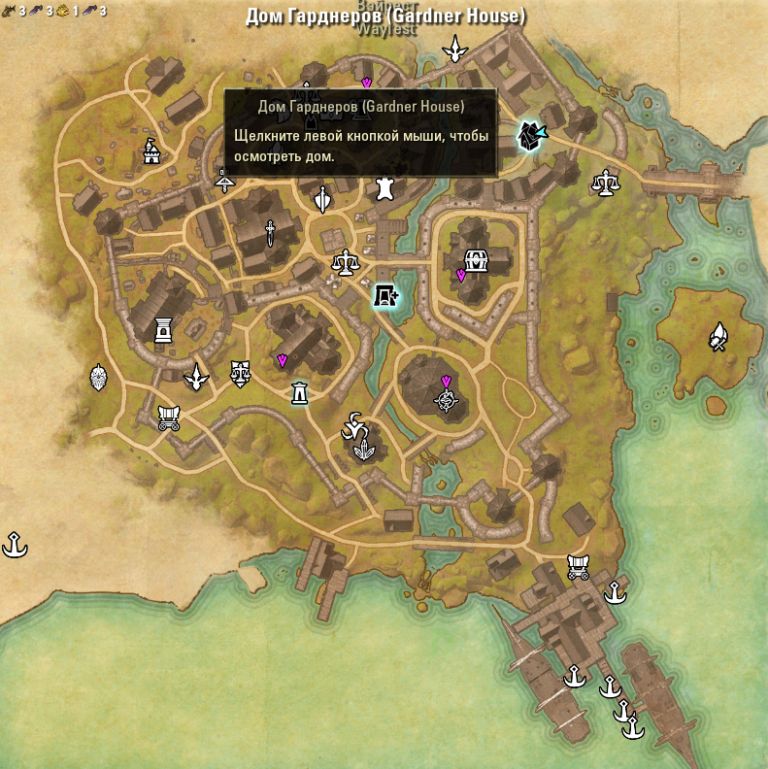Screen dimensions: 768x769
Task: Click the treasure chest bank marker
Action: [x=476, y=260]
